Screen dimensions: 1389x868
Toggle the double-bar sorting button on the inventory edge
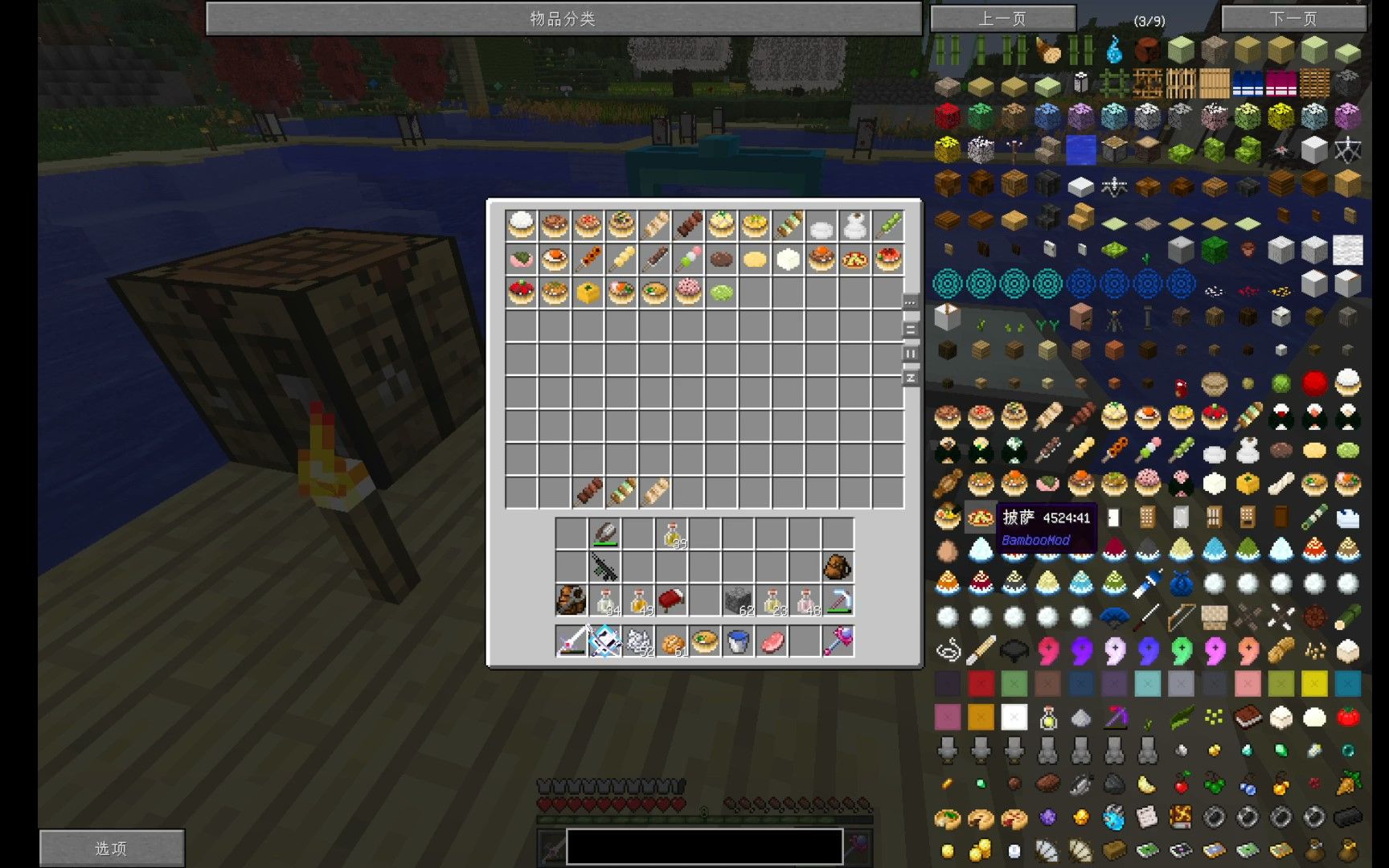point(909,328)
